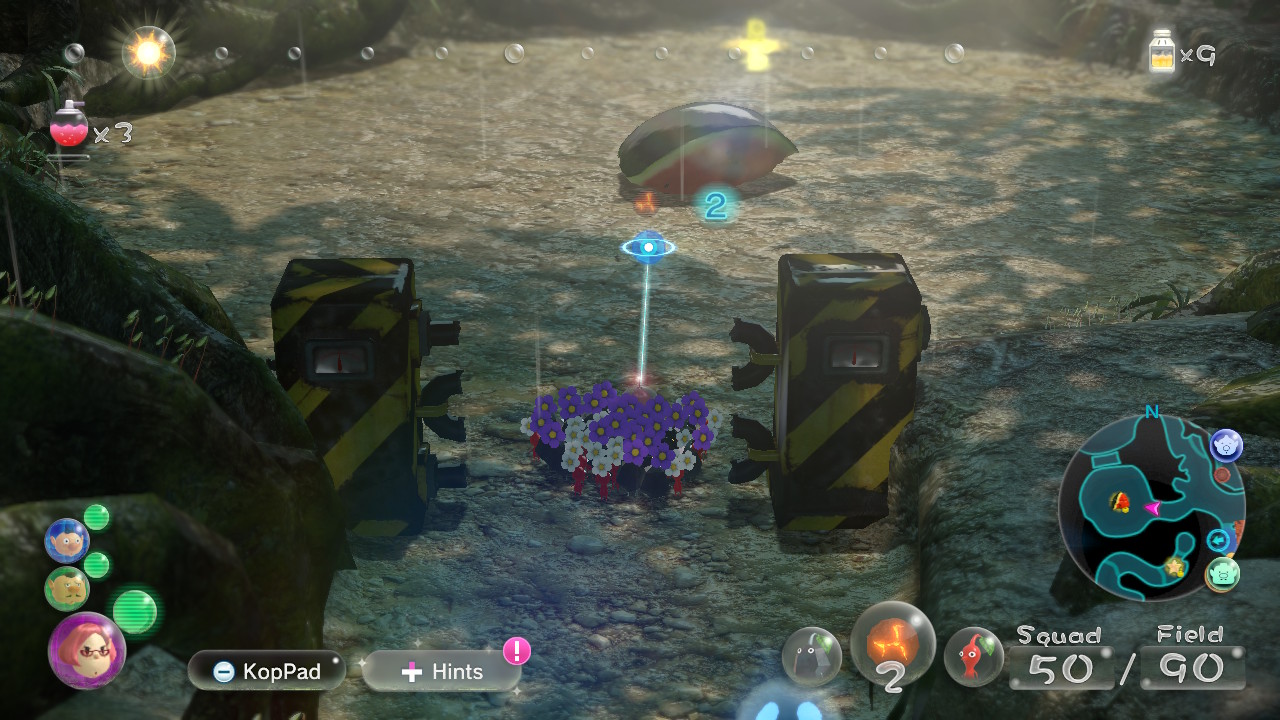The width and height of the screenshot is (1280, 720).
Task: Click the sun on the day meter
Action: point(148,53)
